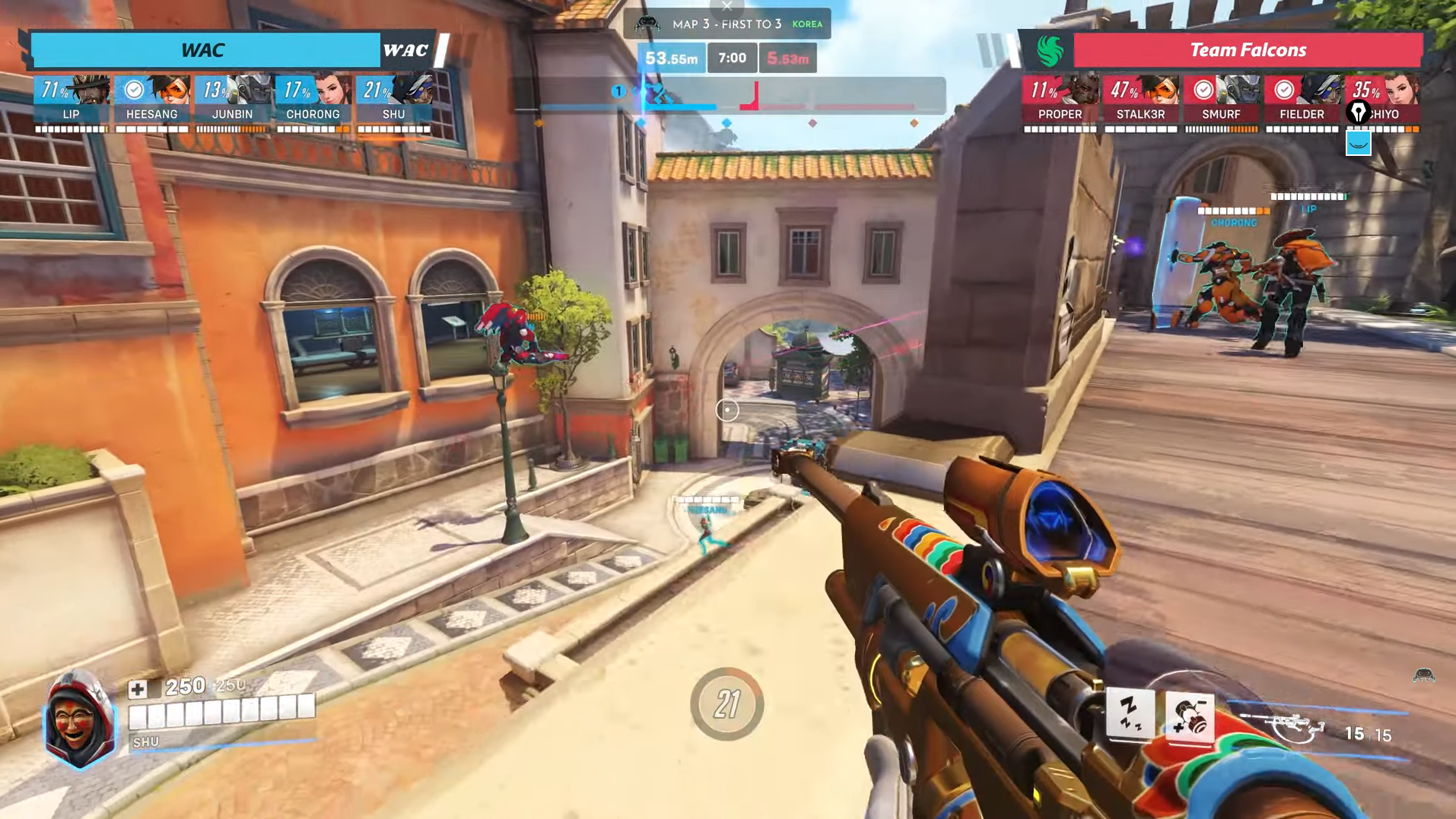Click the Ana hero portrait
The width and height of the screenshot is (1456, 819).
79,719
